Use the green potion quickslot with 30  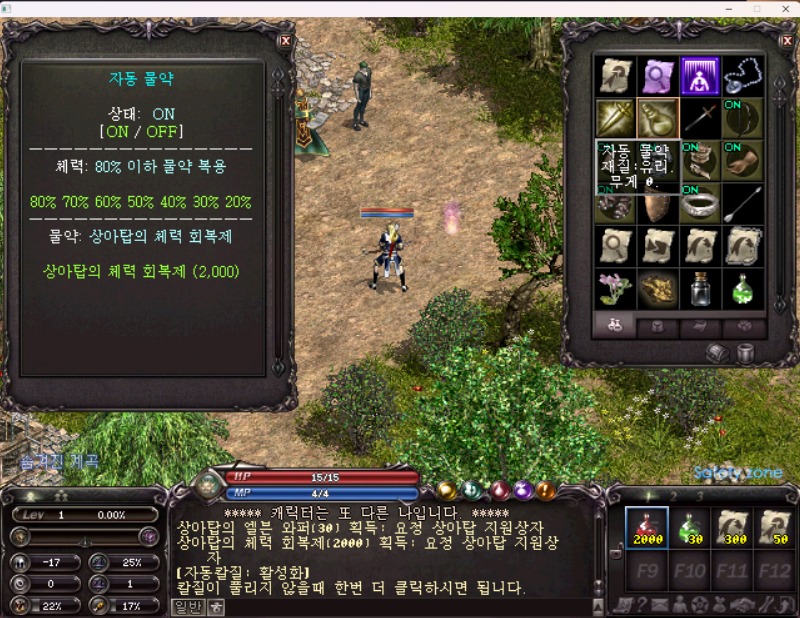[x=688, y=527]
